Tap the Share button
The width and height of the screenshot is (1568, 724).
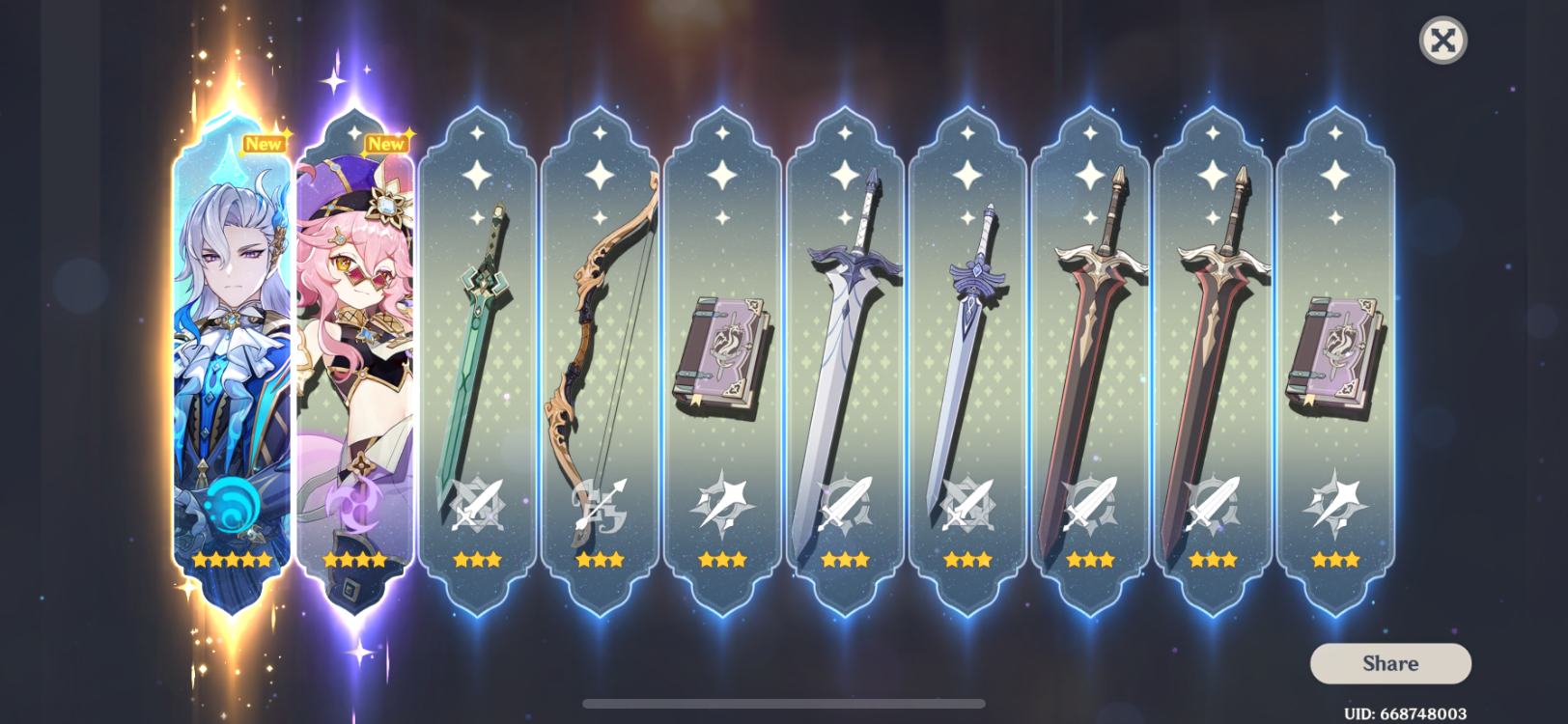pyautogui.click(x=1388, y=662)
